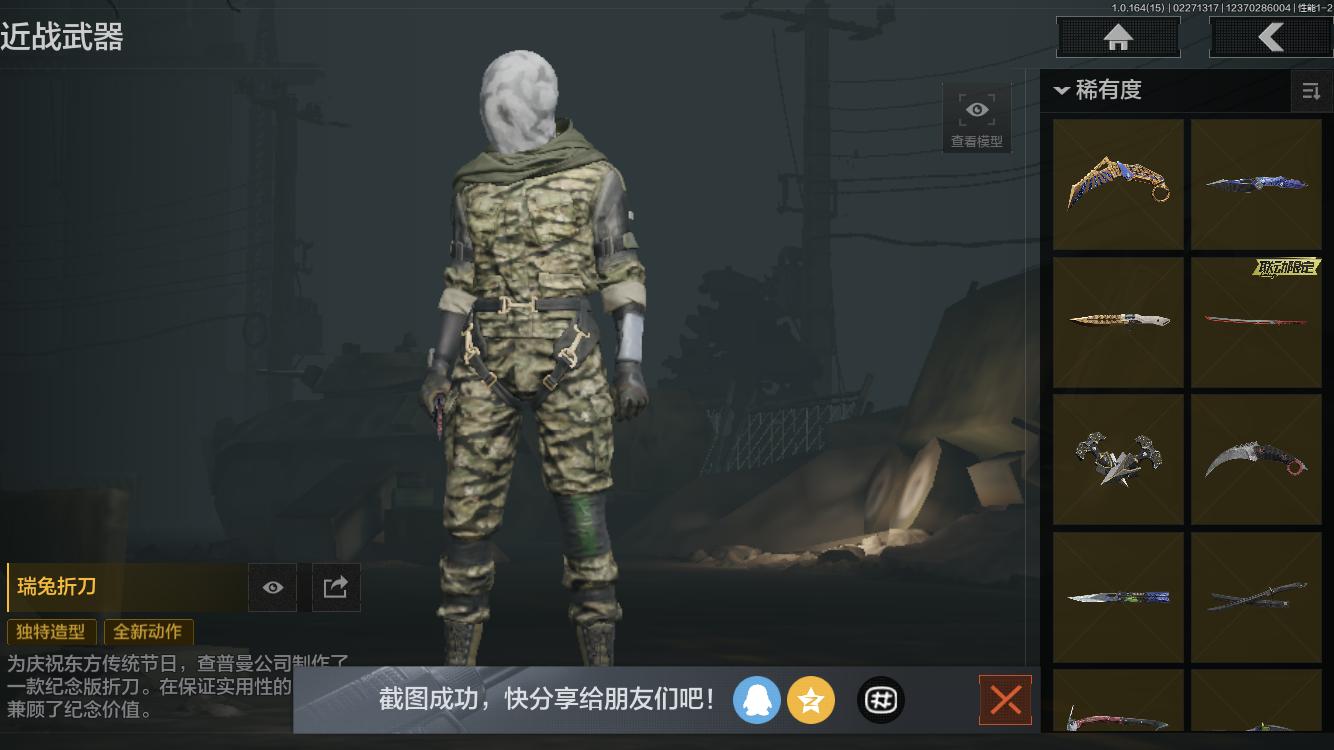1334x750 pixels.
Task: Click the dark circular share icon in the banner
Action: click(x=880, y=700)
